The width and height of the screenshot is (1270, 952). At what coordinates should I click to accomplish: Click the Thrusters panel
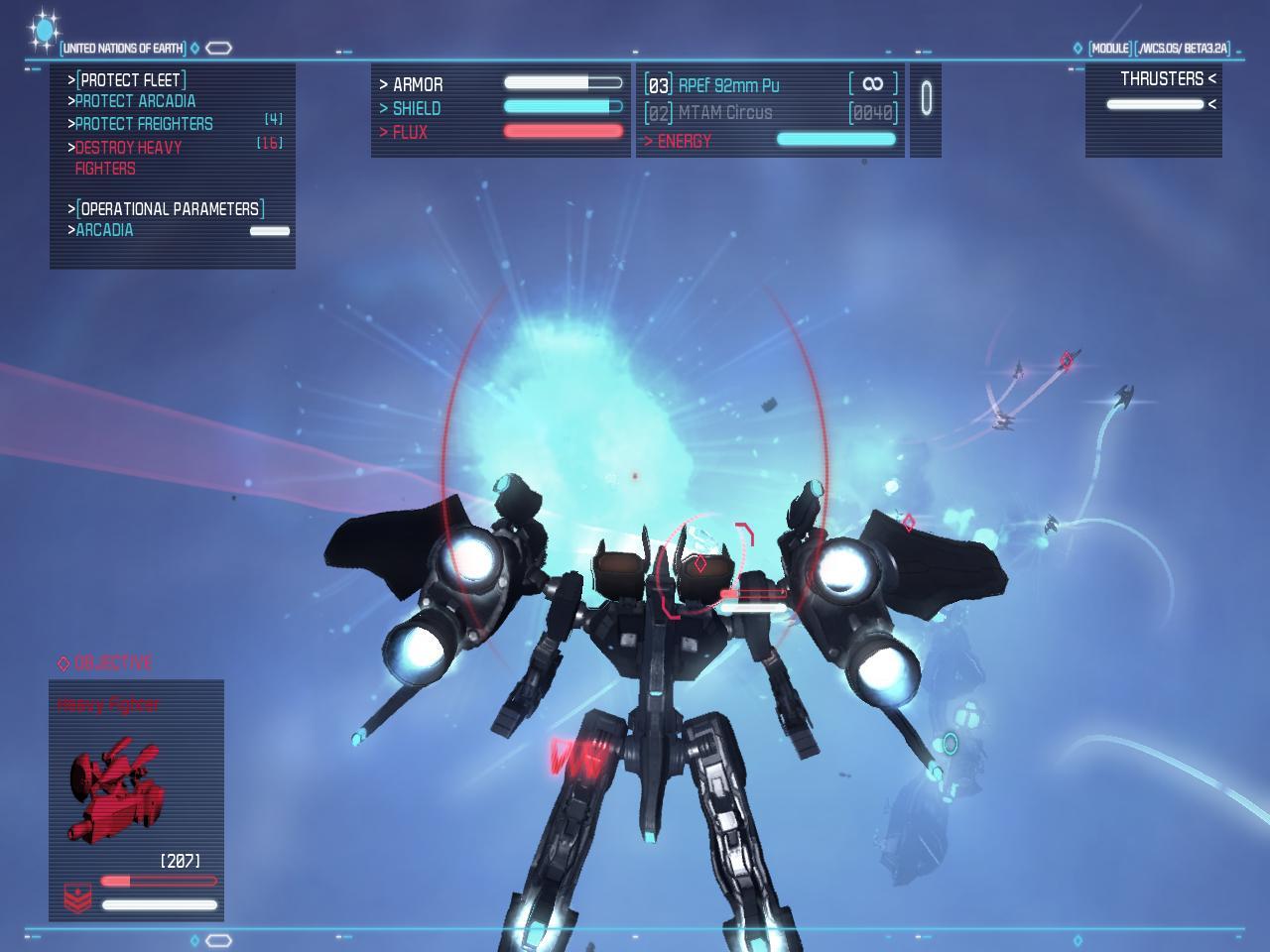pos(1154,109)
